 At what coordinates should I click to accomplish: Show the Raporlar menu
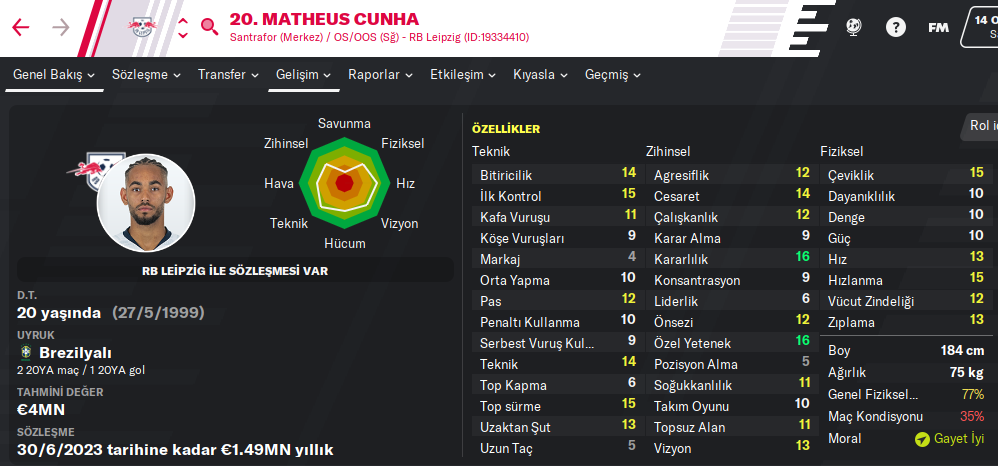click(380, 75)
